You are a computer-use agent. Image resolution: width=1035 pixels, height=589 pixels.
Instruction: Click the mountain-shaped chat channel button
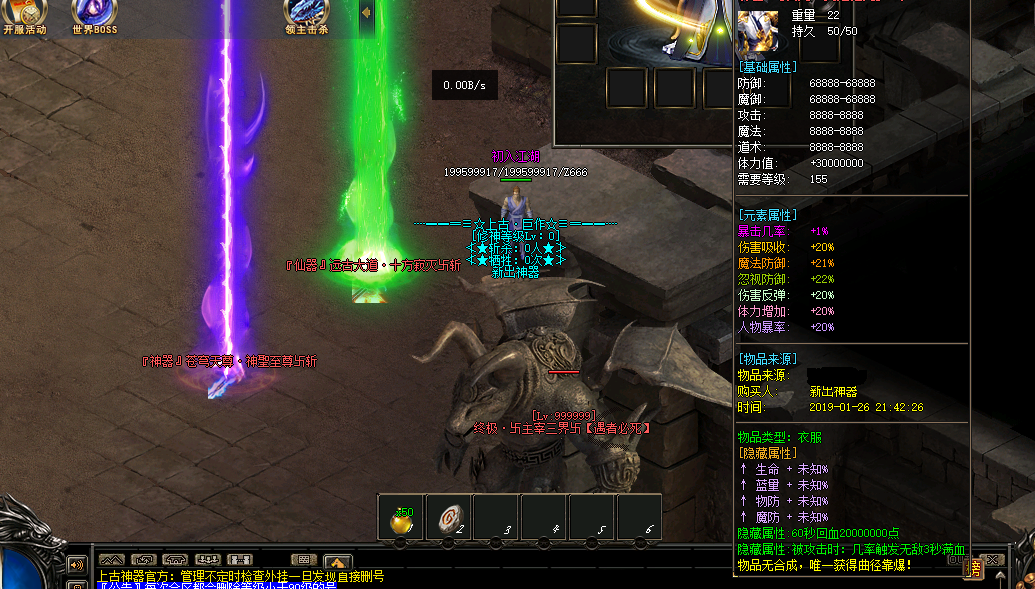point(111,559)
